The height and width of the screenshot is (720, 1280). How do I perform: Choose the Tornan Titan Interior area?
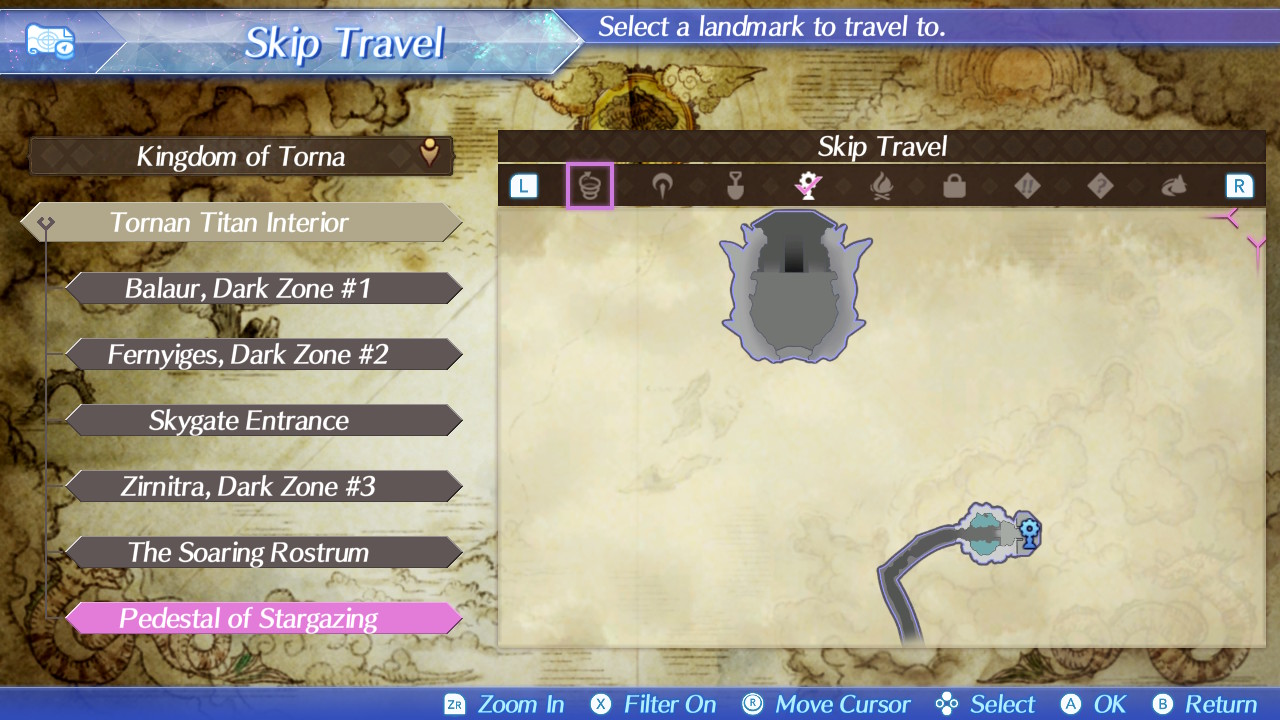point(242,222)
